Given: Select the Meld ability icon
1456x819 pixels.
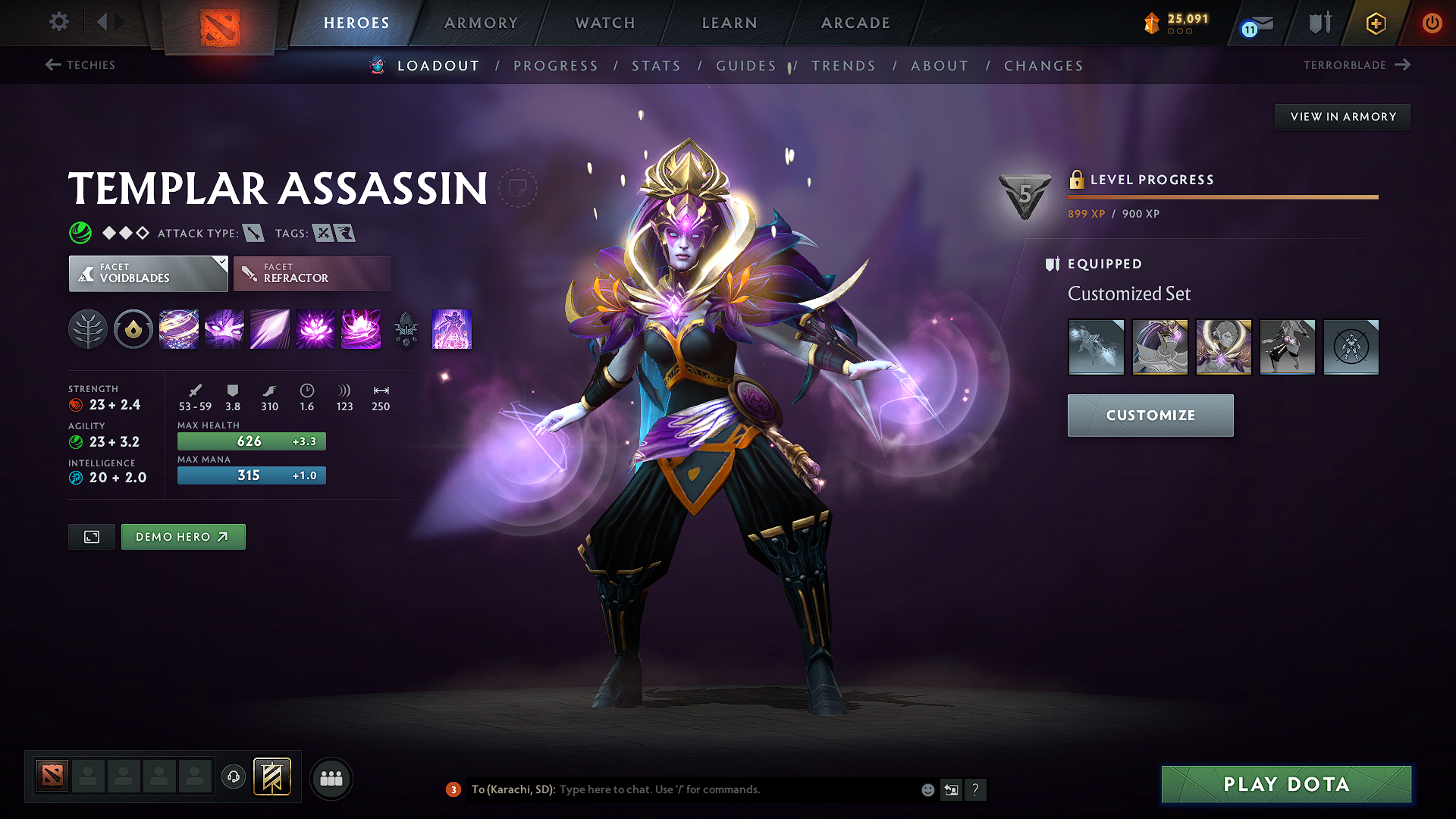Looking at the screenshot, I should 224,329.
